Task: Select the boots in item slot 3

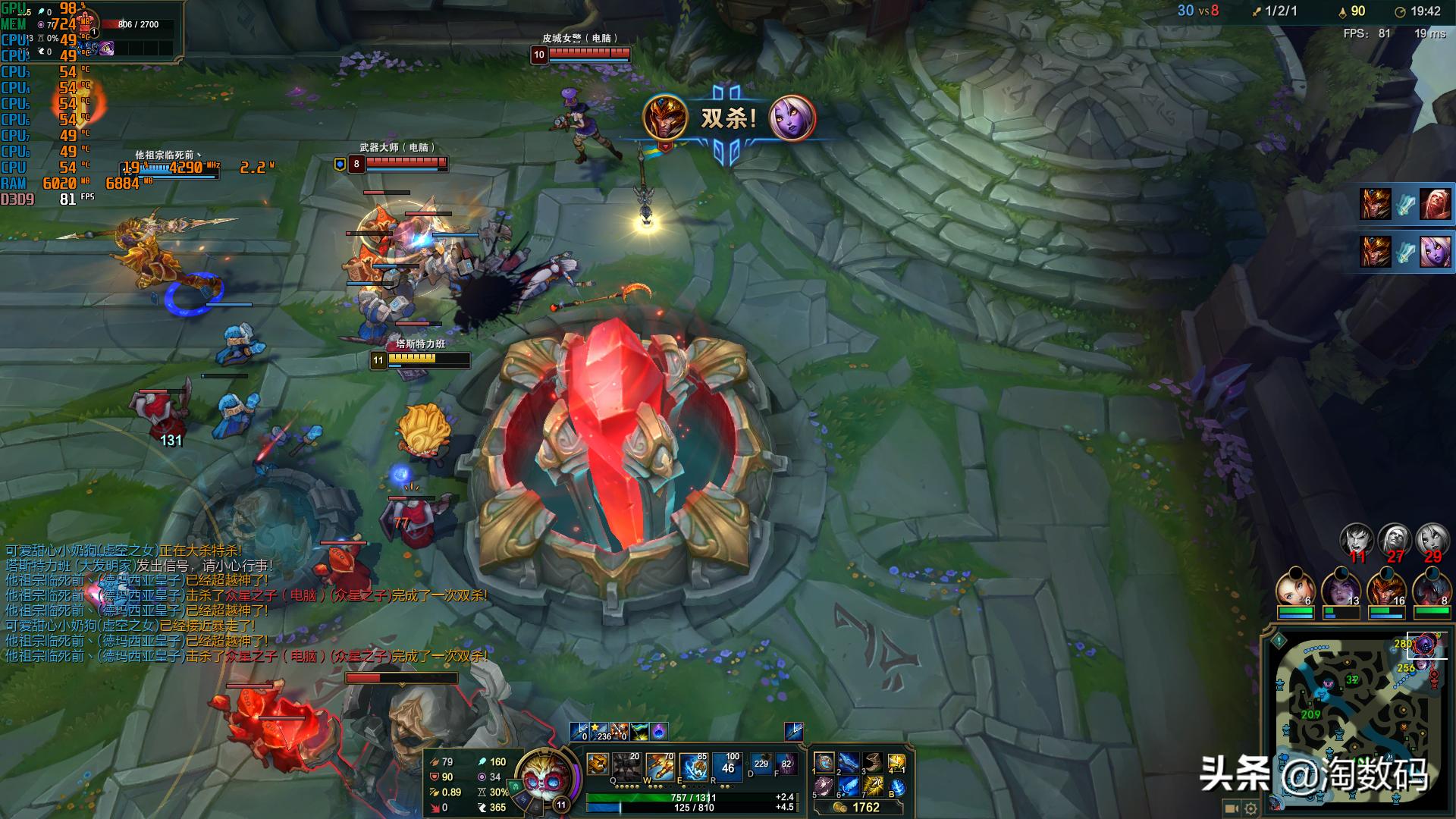Action: click(873, 762)
